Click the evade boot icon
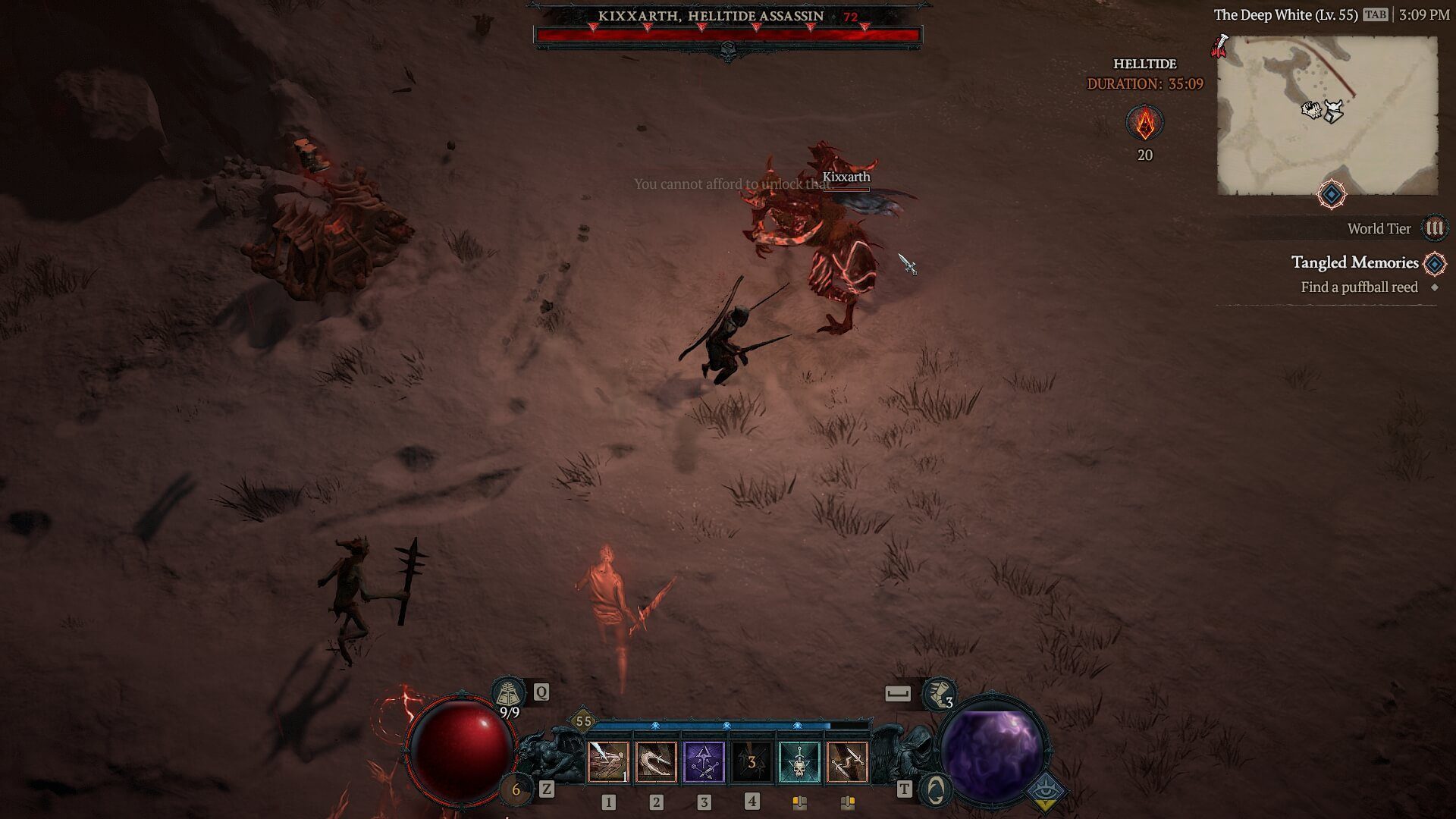This screenshot has height=819, width=1456. [x=939, y=693]
